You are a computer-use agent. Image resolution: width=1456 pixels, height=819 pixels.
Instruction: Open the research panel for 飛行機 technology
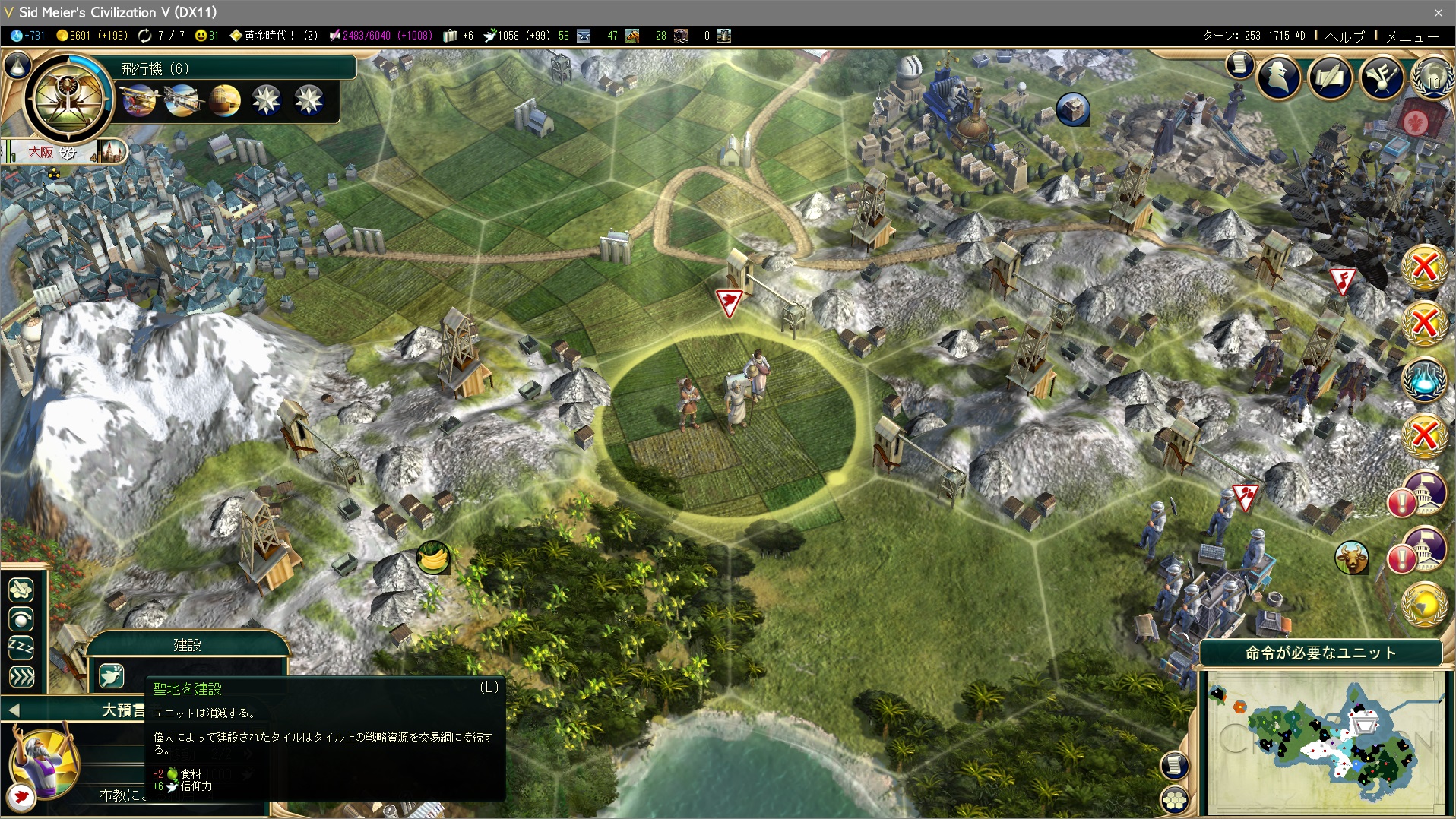pyautogui.click(x=68, y=99)
